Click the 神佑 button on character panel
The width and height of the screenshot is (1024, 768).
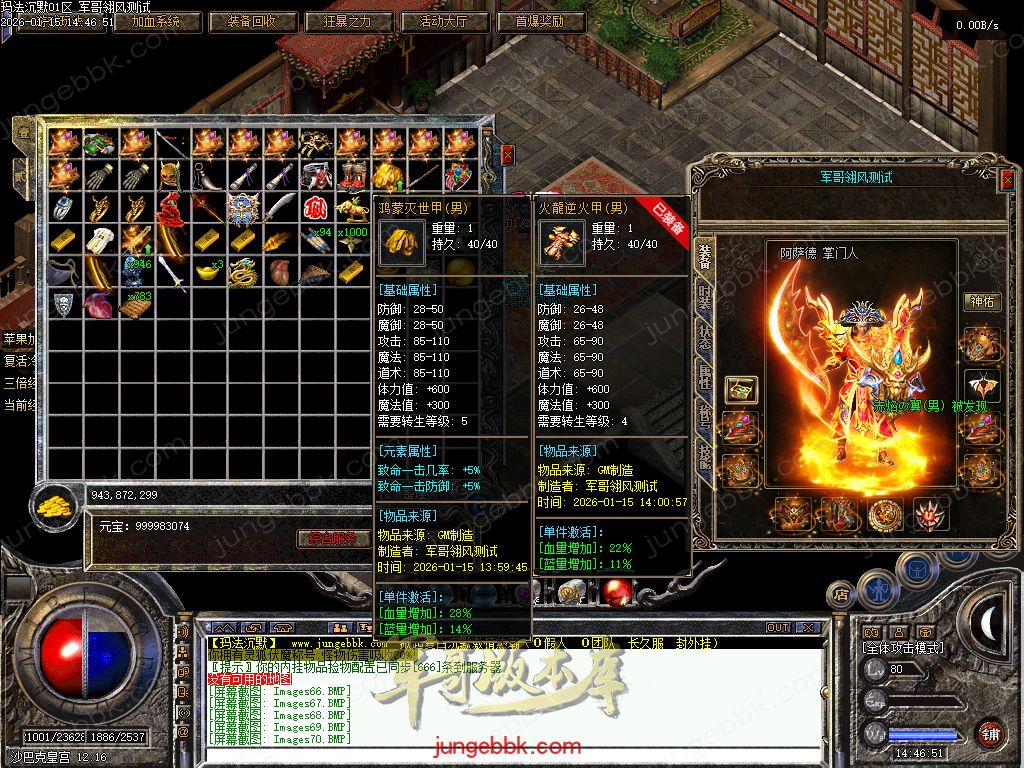click(981, 301)
